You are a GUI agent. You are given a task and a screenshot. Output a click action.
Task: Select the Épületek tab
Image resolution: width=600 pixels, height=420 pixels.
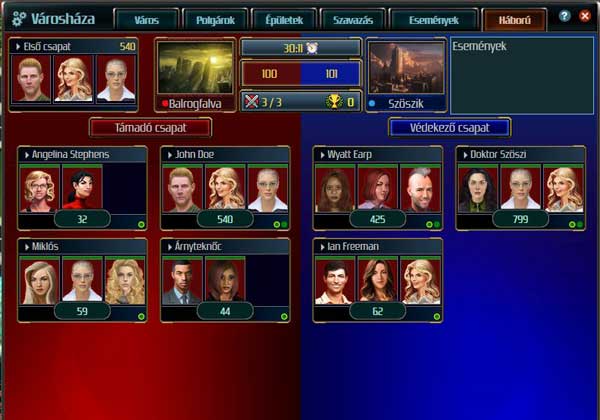pyautogui.click(x=284, y=20)
